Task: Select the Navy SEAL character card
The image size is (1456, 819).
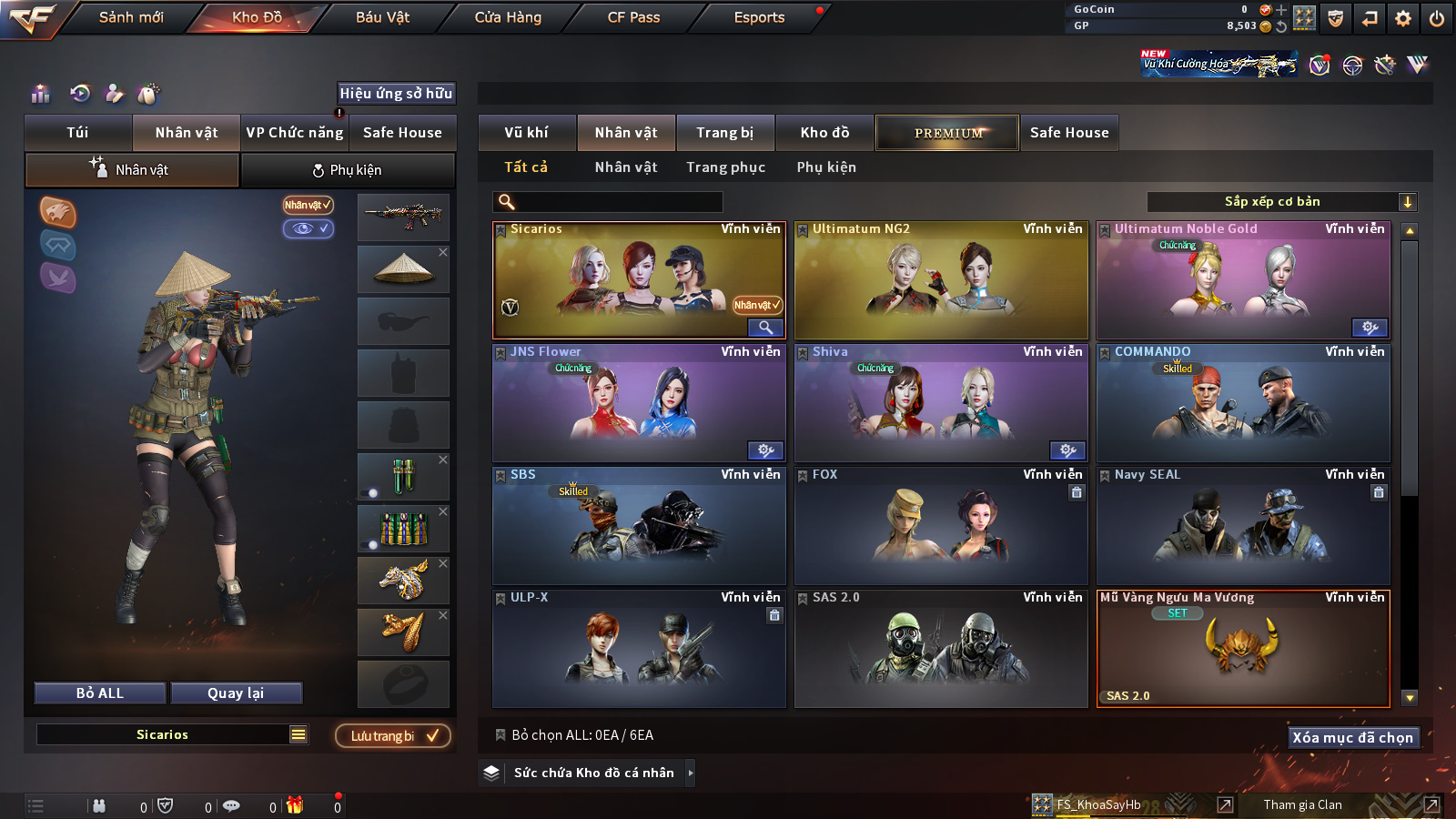Action: coord(1243,526)
